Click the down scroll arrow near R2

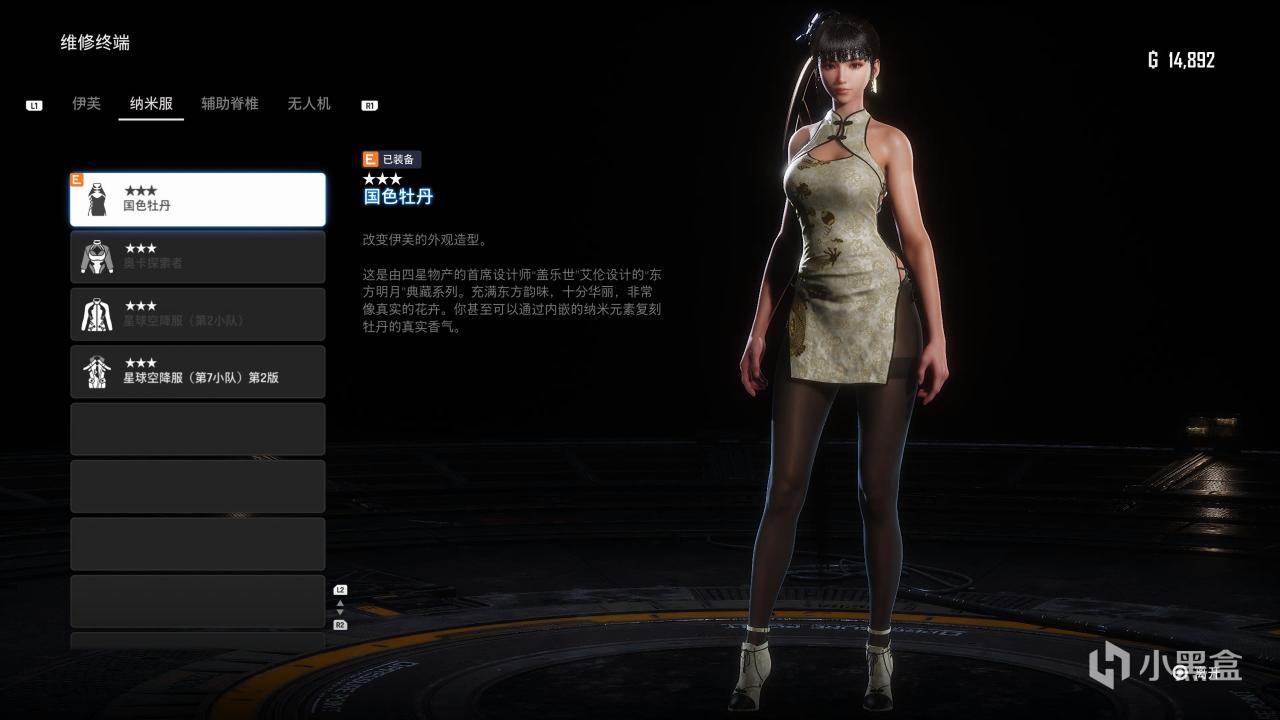340,612
